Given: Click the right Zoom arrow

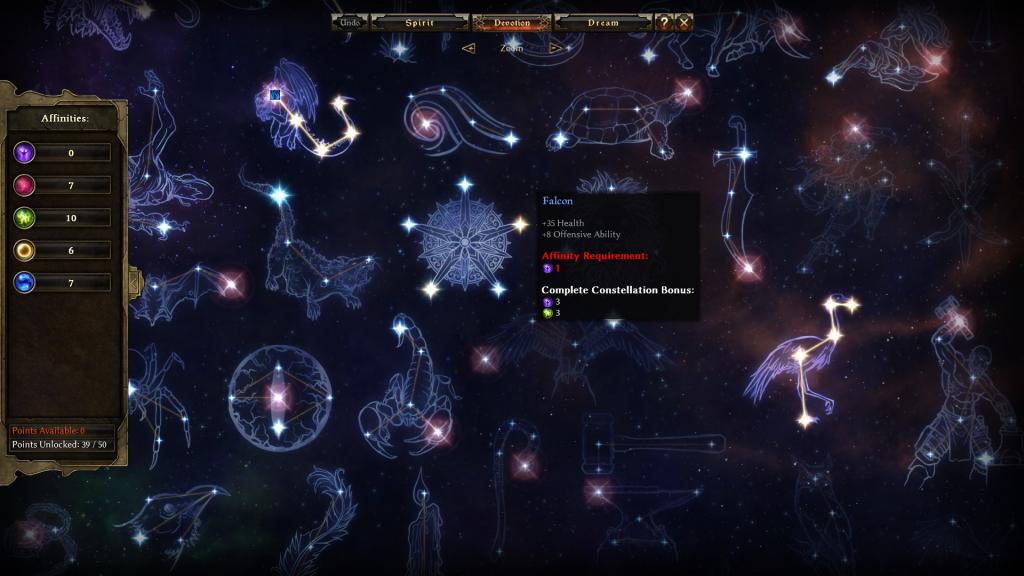Looking at the screenshot, I should pyautogui.click(x=555, y=47).
